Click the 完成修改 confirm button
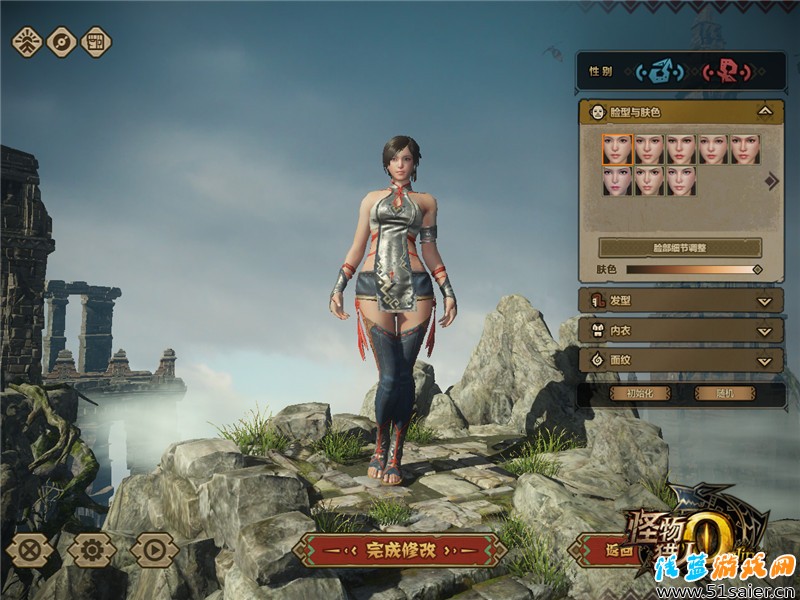Viewport: 800px width, 600px height. (400, 550)
